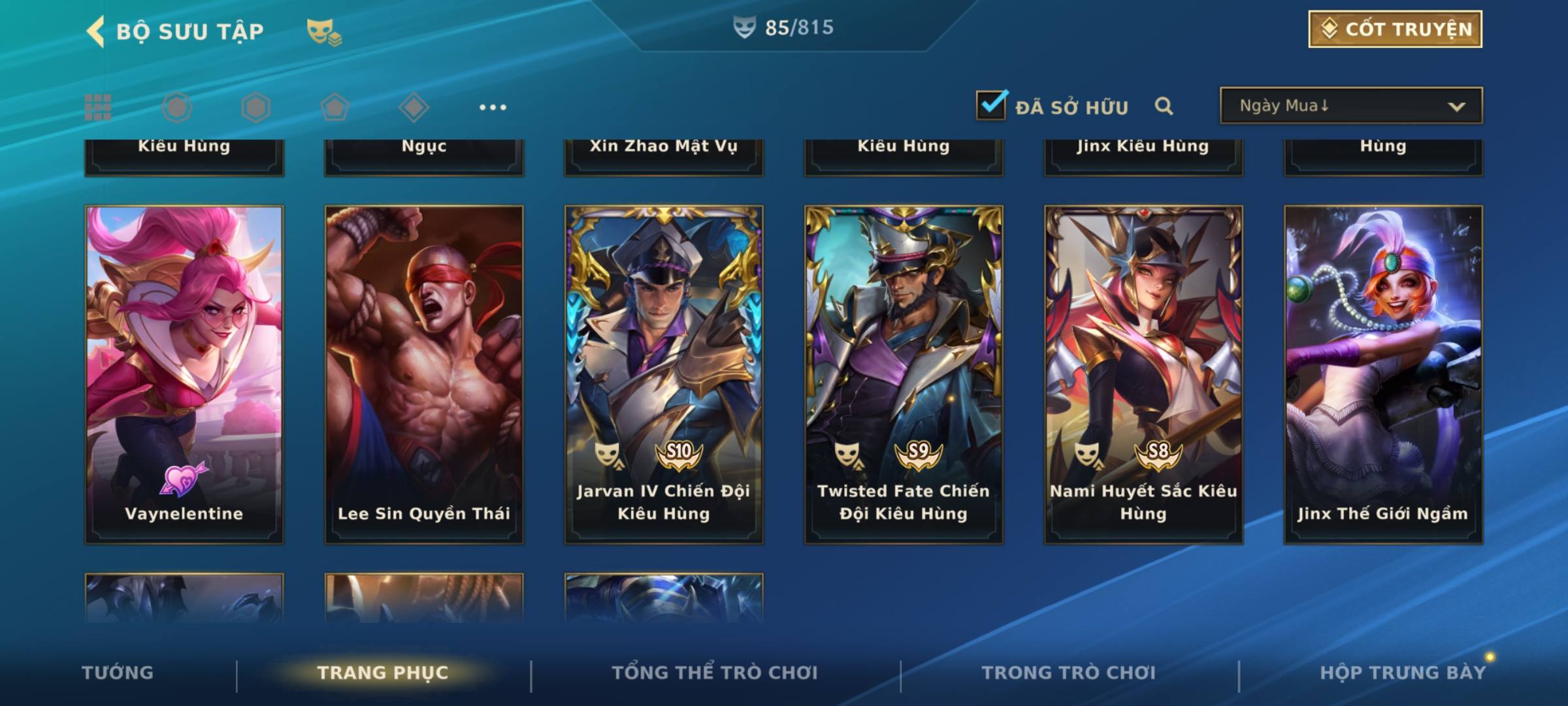Click the mask and coins icon
1568x706 pixels.
[323, 31]
